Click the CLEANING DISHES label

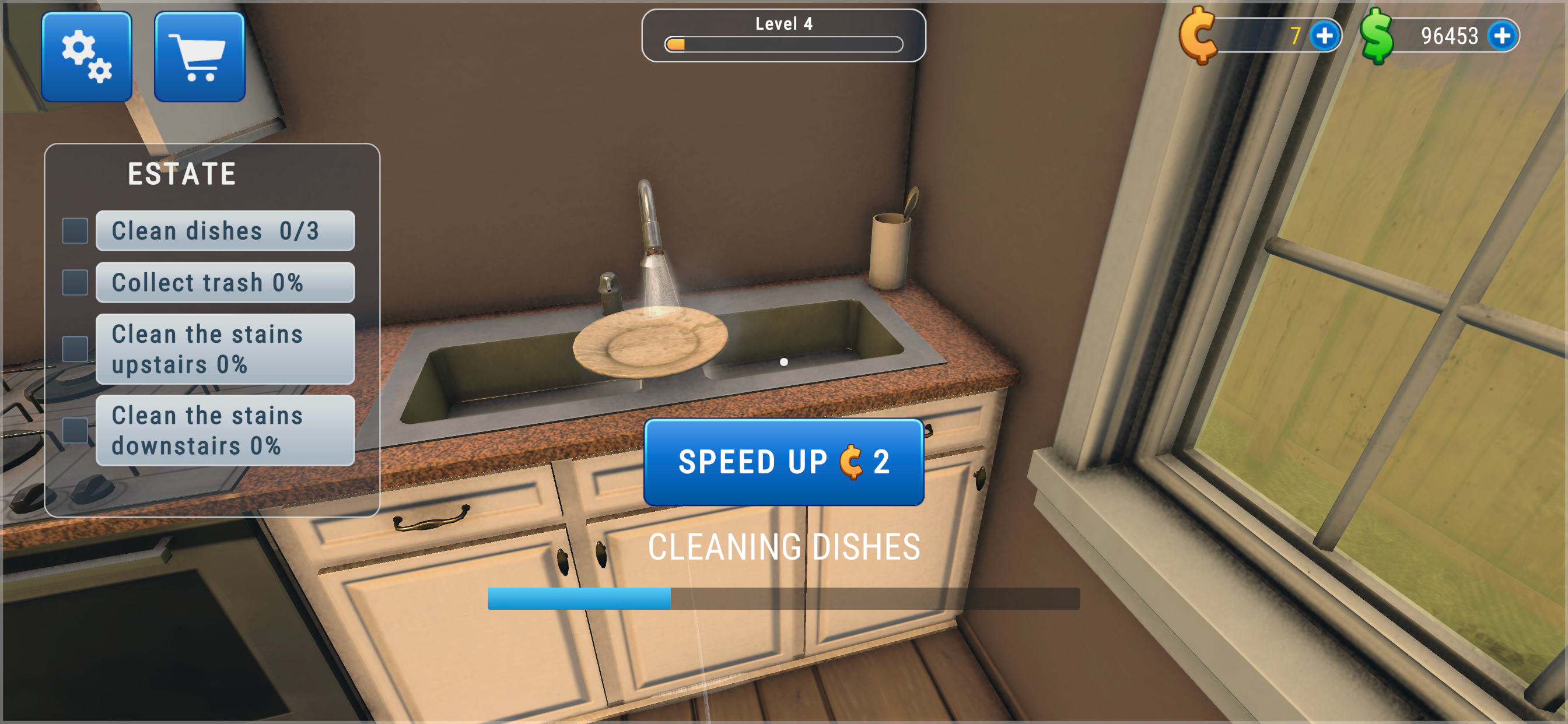(x=784, y=546)
